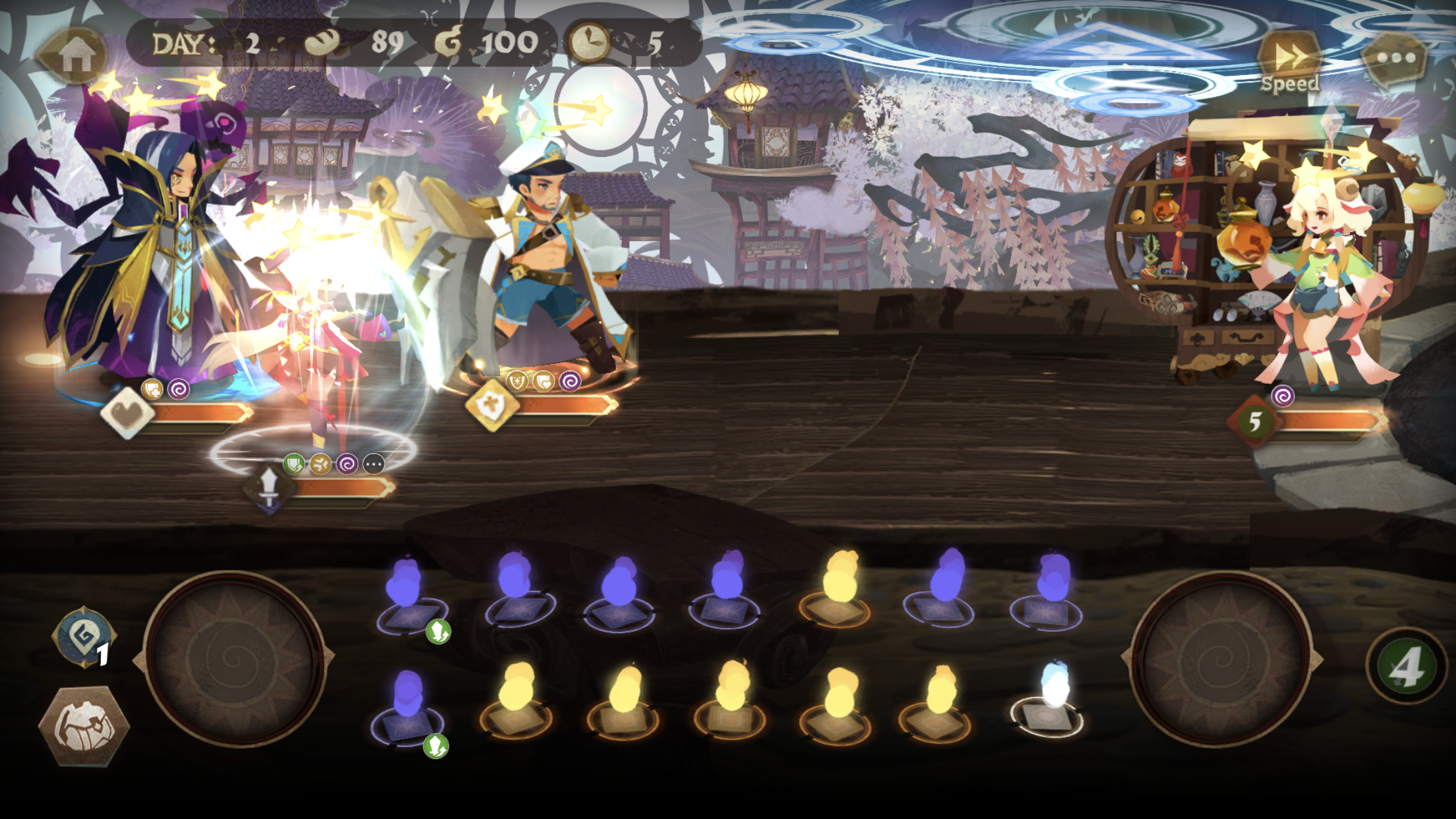Toggle the battle Speed button

pos(1290,63)
